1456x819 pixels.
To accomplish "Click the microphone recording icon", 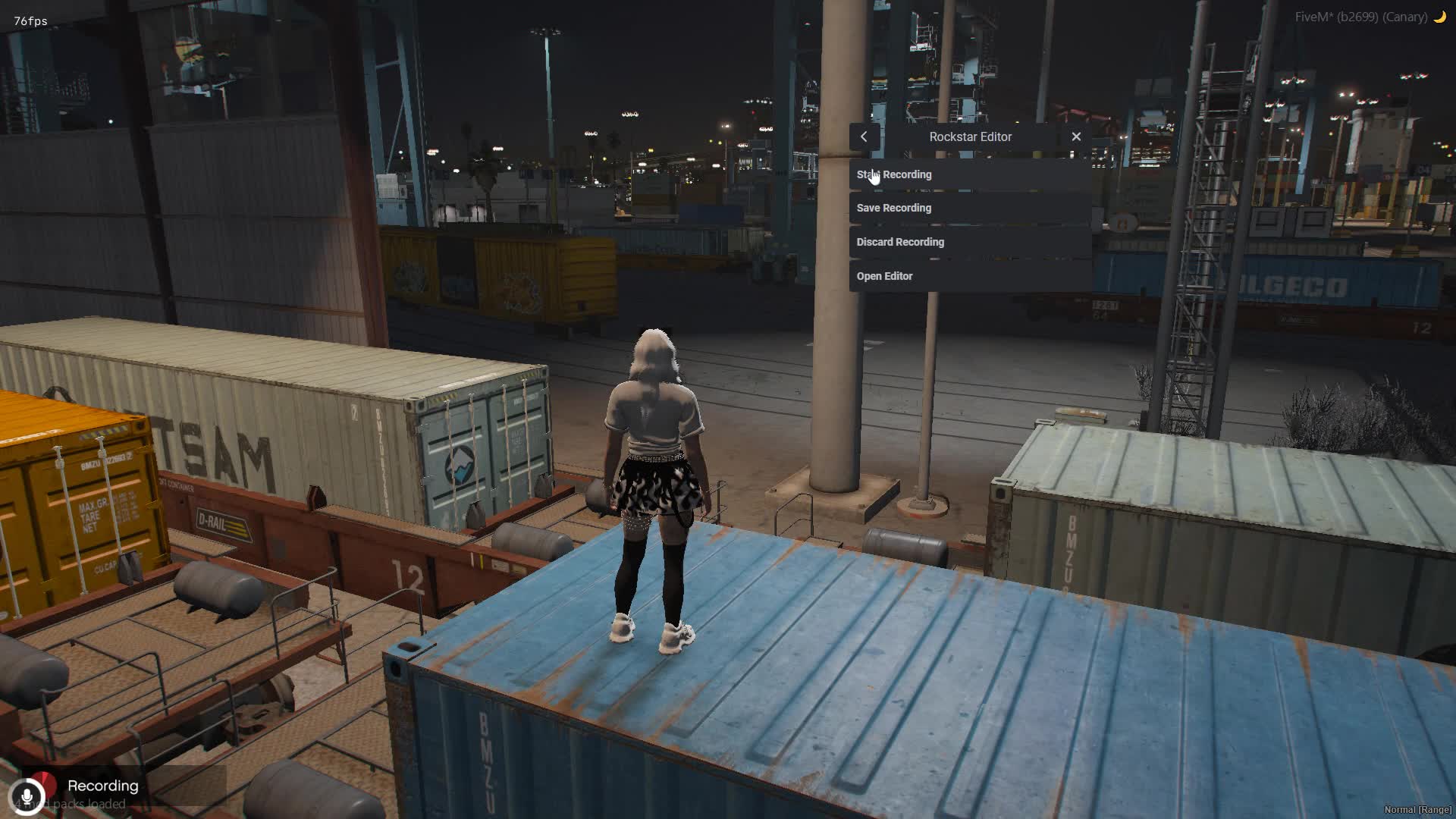I will point(27,796).
